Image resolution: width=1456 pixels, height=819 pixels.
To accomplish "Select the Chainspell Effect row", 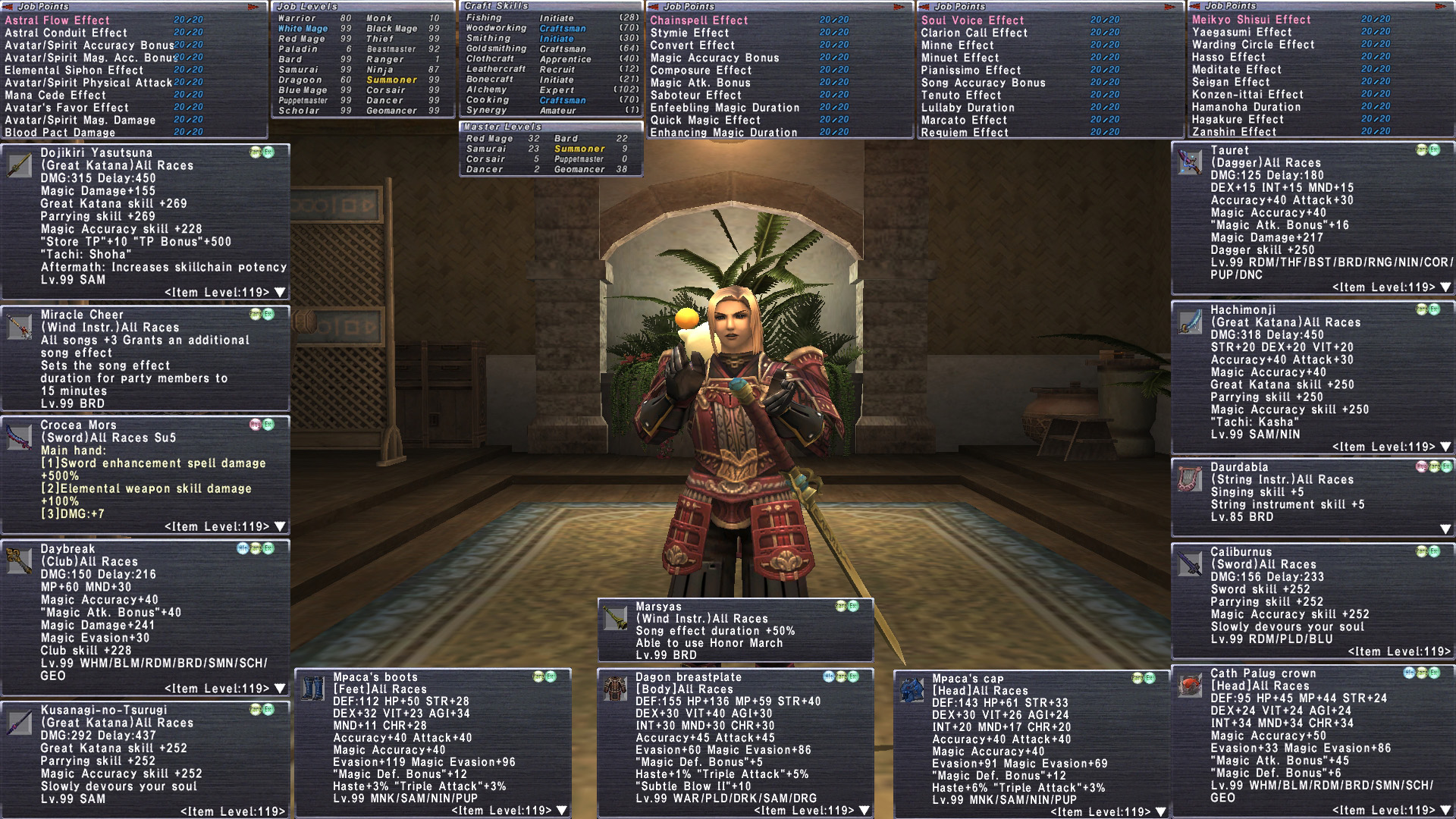I will coord(698,20).
